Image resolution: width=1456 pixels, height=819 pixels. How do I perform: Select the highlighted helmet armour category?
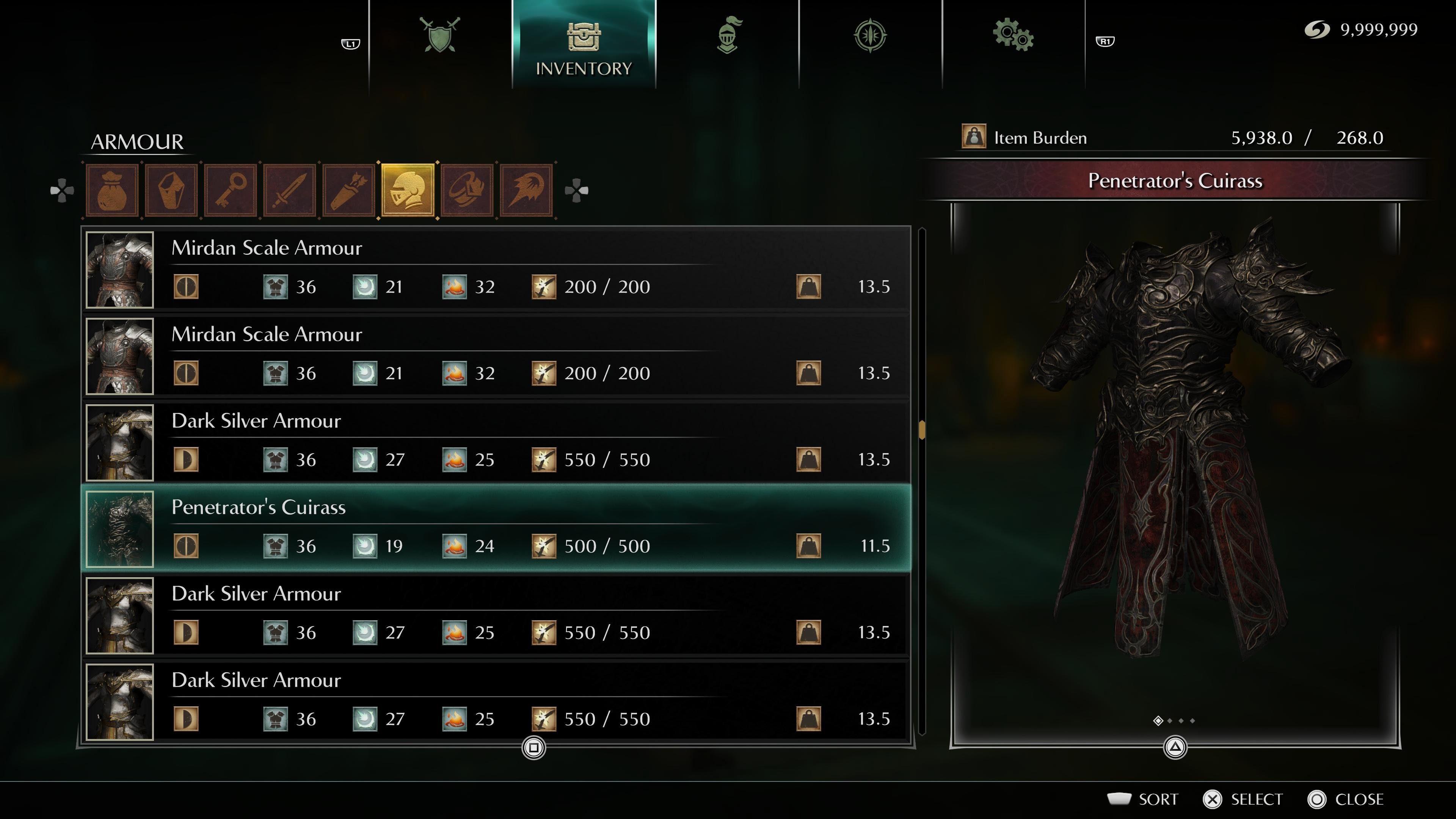click(408, 190)
